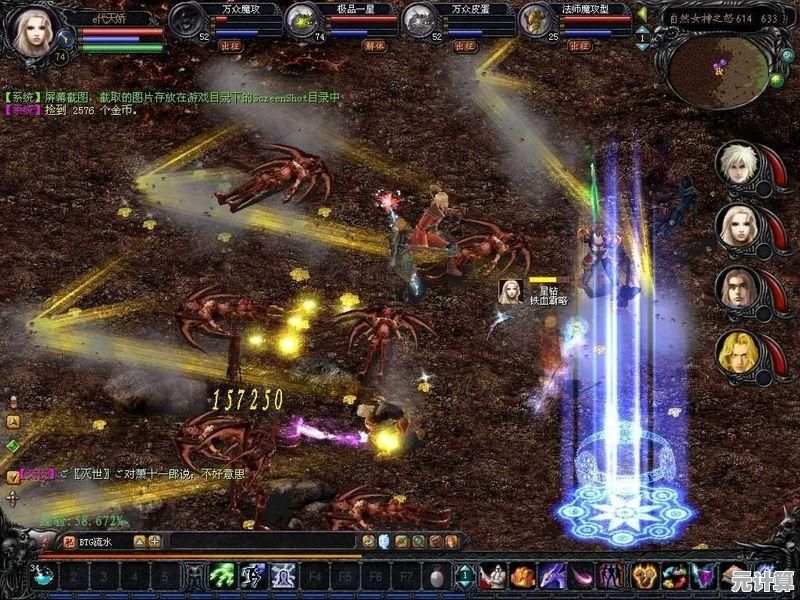
Task: Select the brown-haired man party portrait
Action: 738,290
